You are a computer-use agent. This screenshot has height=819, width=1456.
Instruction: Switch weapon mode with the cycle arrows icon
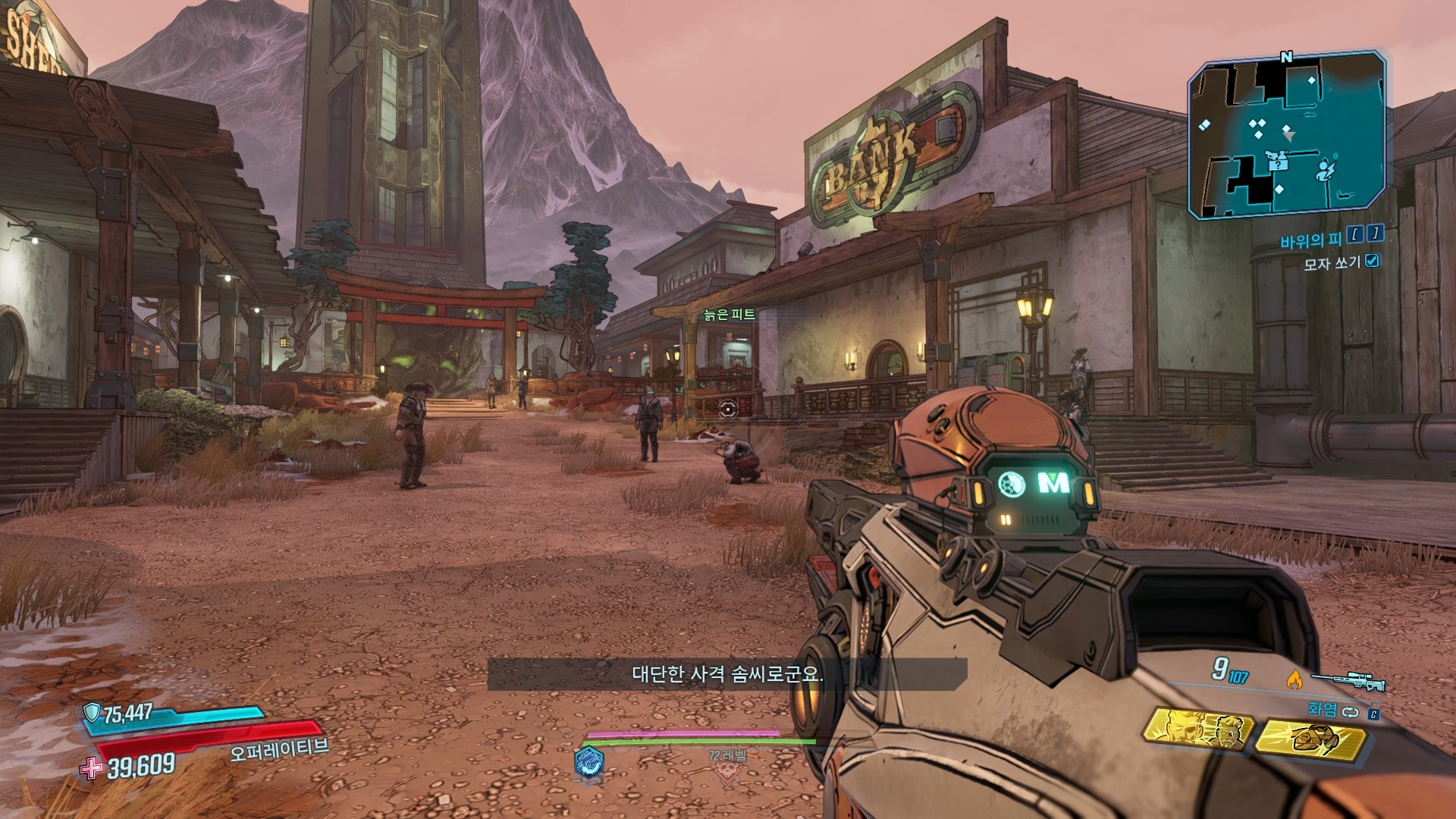1351,712
